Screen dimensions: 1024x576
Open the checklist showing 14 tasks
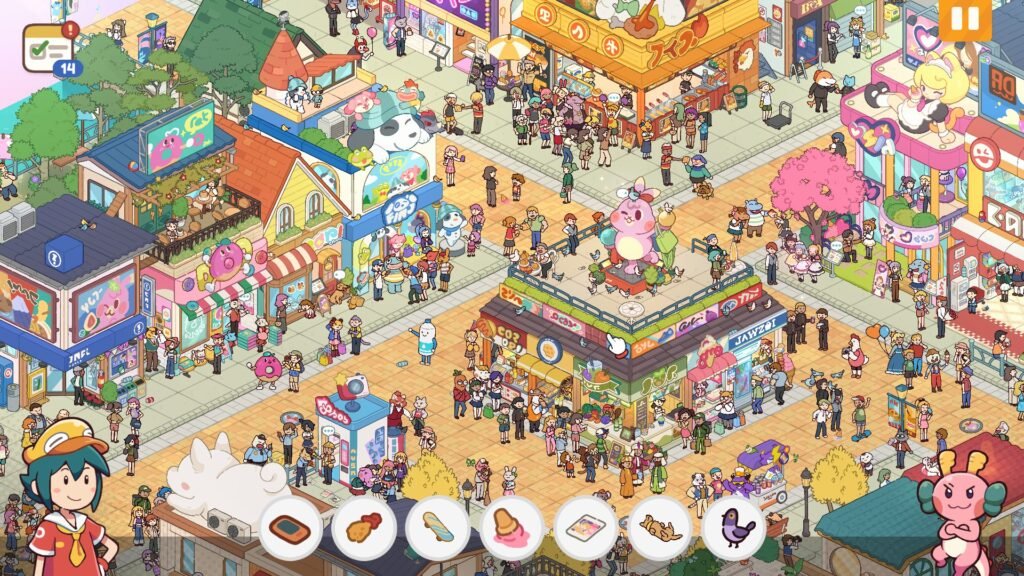click(x=49, y=47)
